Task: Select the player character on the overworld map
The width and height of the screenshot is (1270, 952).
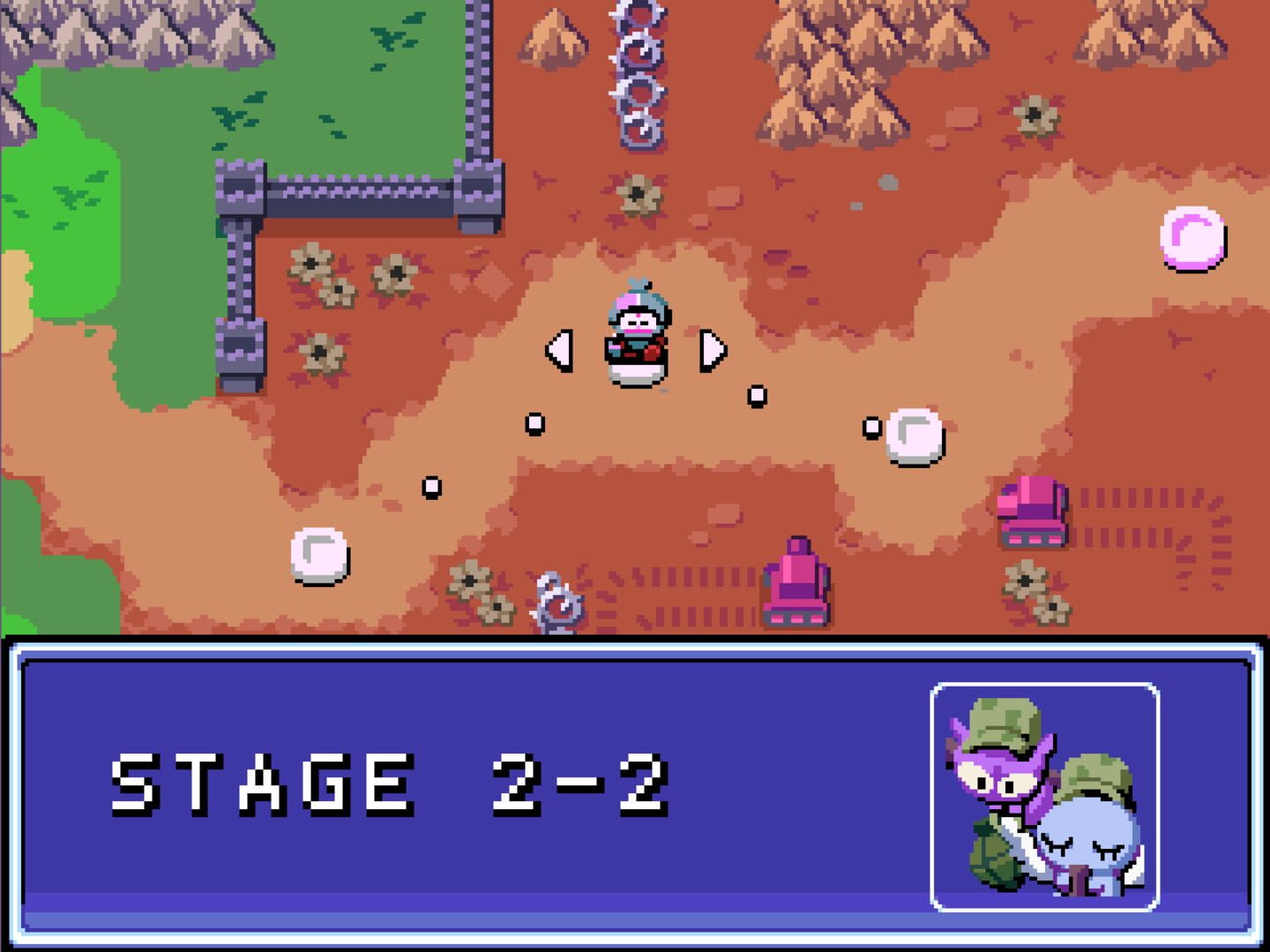Action: (637, 335)
